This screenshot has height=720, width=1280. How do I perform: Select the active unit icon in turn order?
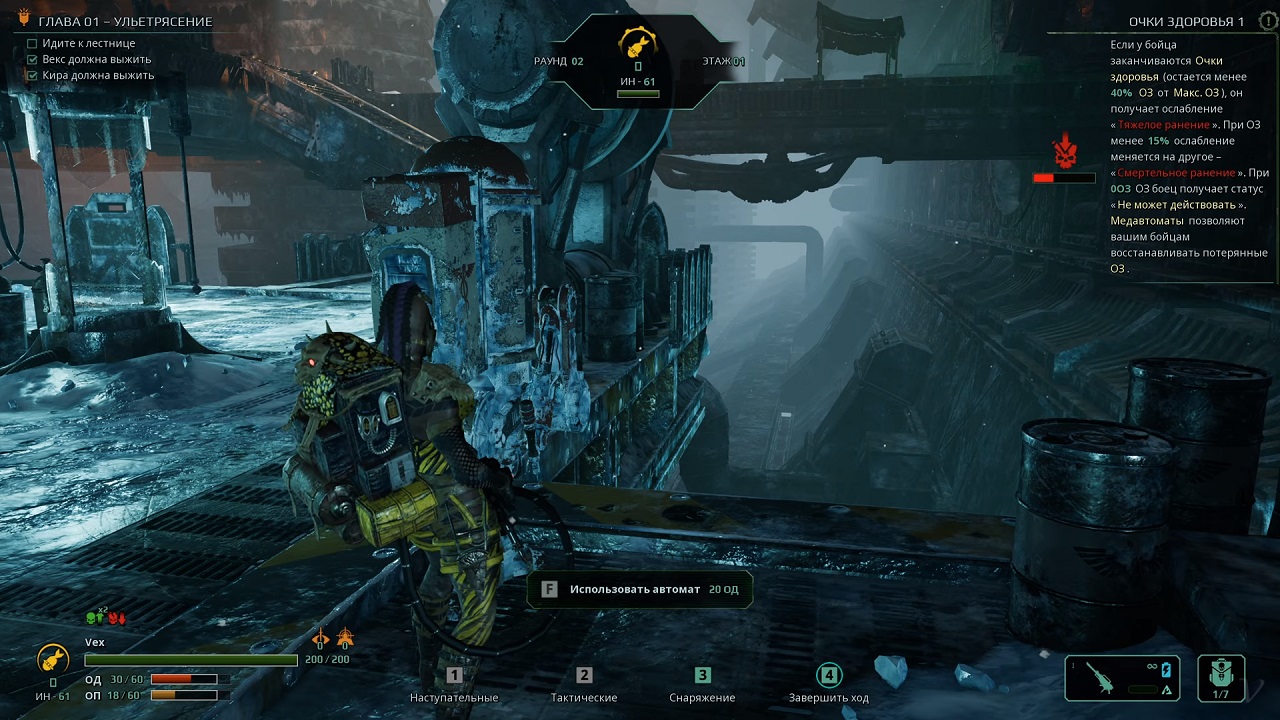tap(637, 44)
